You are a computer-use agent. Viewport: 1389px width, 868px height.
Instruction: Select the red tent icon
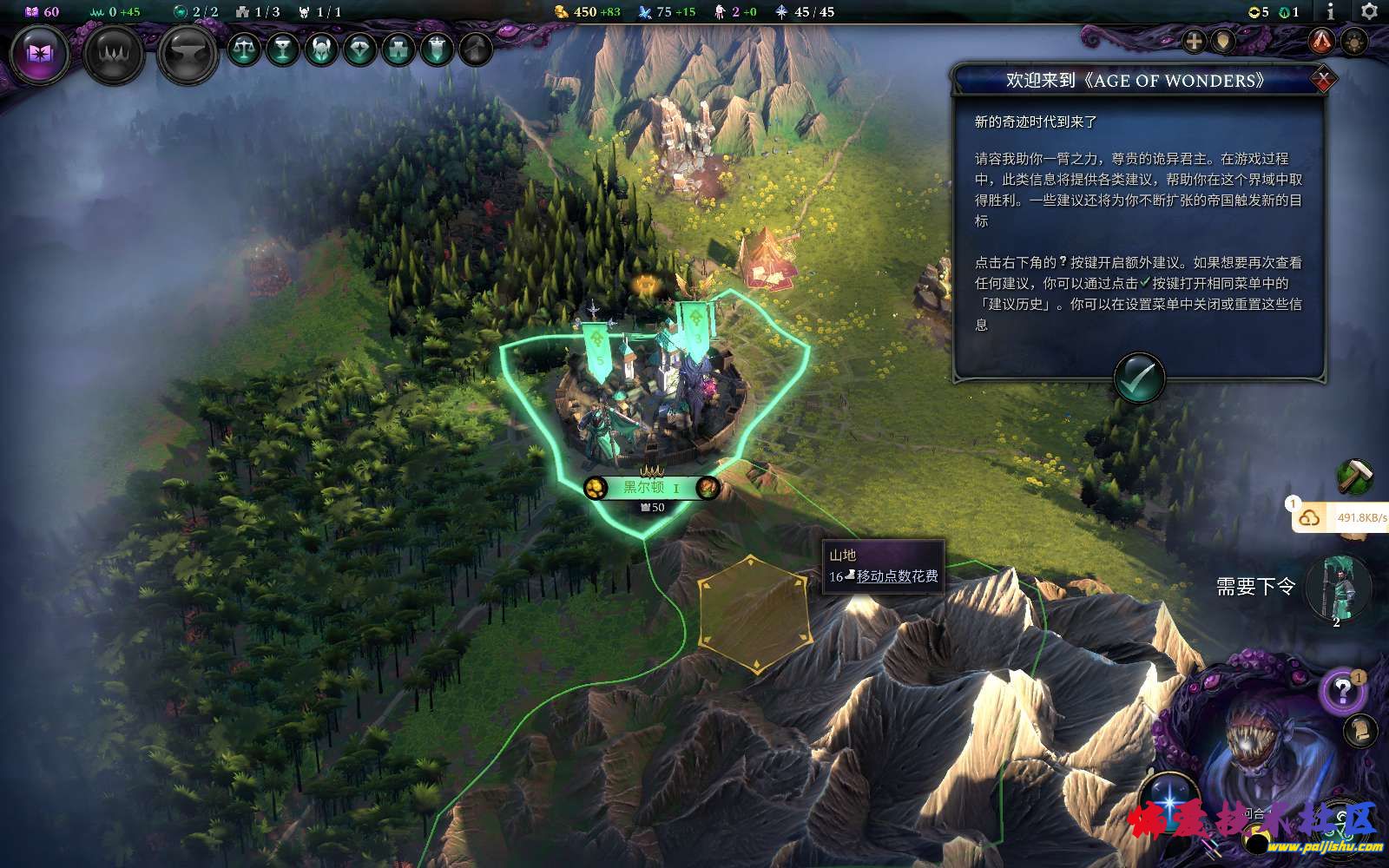point(1321,40)
